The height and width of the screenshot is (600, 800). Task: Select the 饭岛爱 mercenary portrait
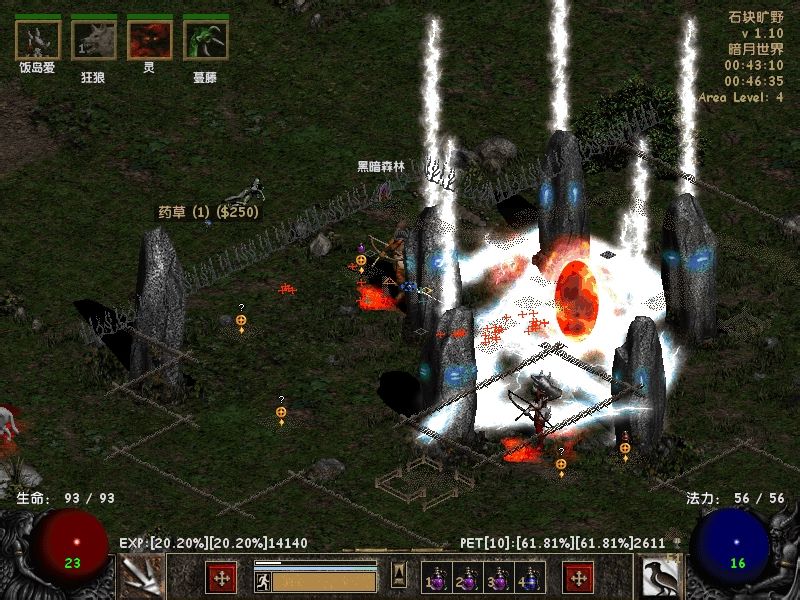36,40
